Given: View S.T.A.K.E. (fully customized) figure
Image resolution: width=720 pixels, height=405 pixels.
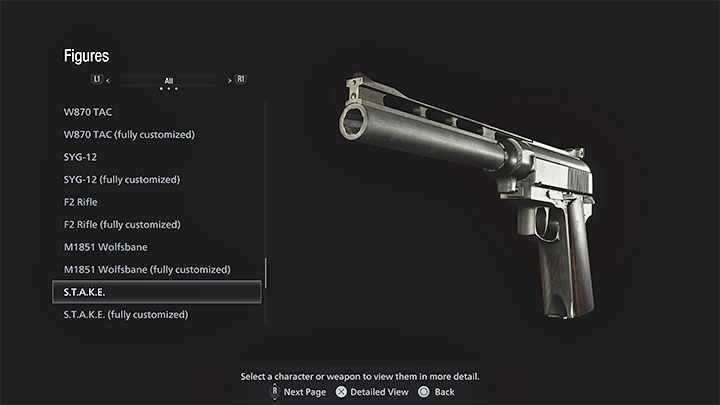Looking at the screenshot, I should 126,314.
